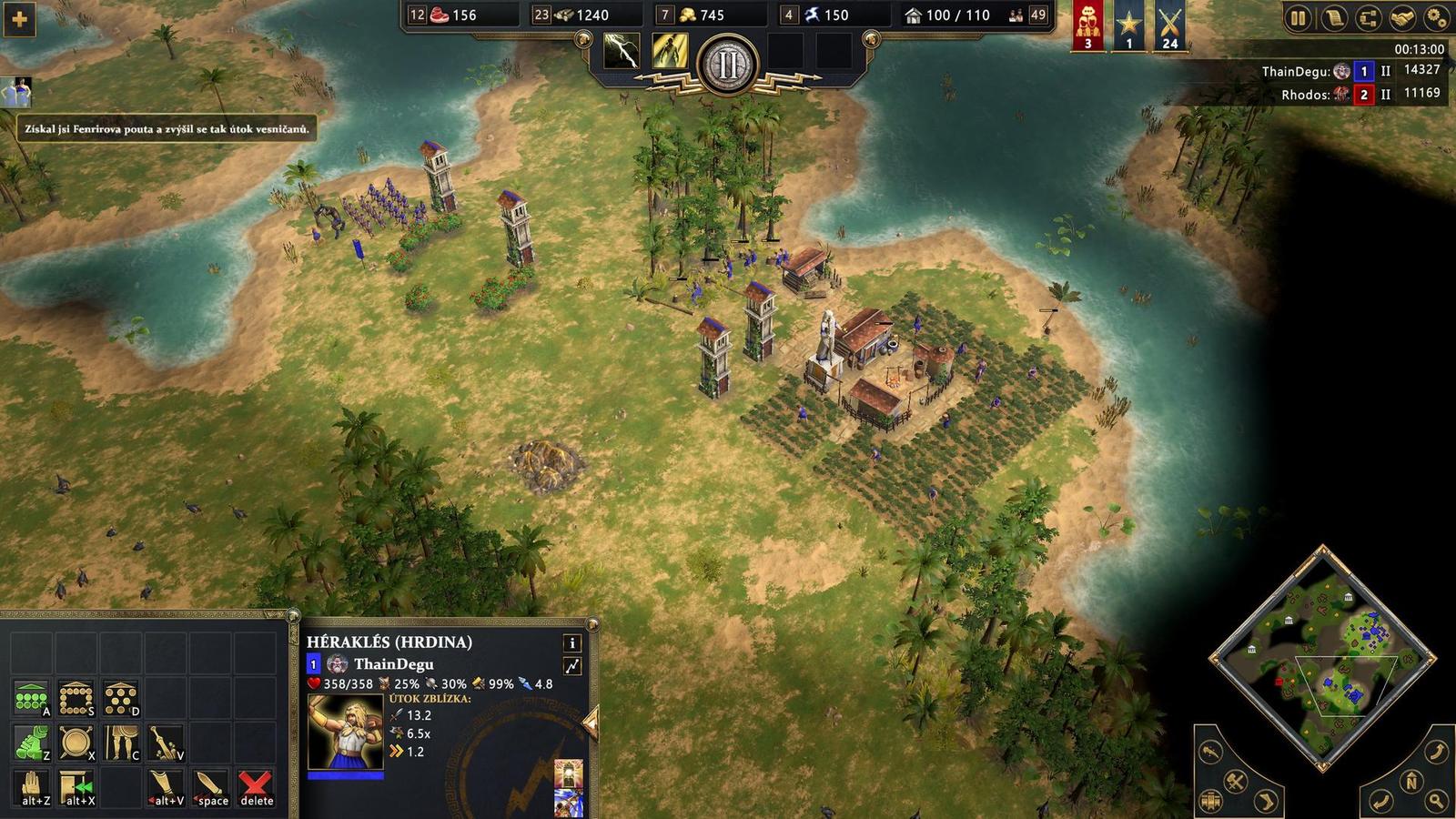Image resolution: width=1456 pixels, height=819 pixels.
Task: Select the box formation (S)
Action: pyautogui.click(x=77, y=695)
